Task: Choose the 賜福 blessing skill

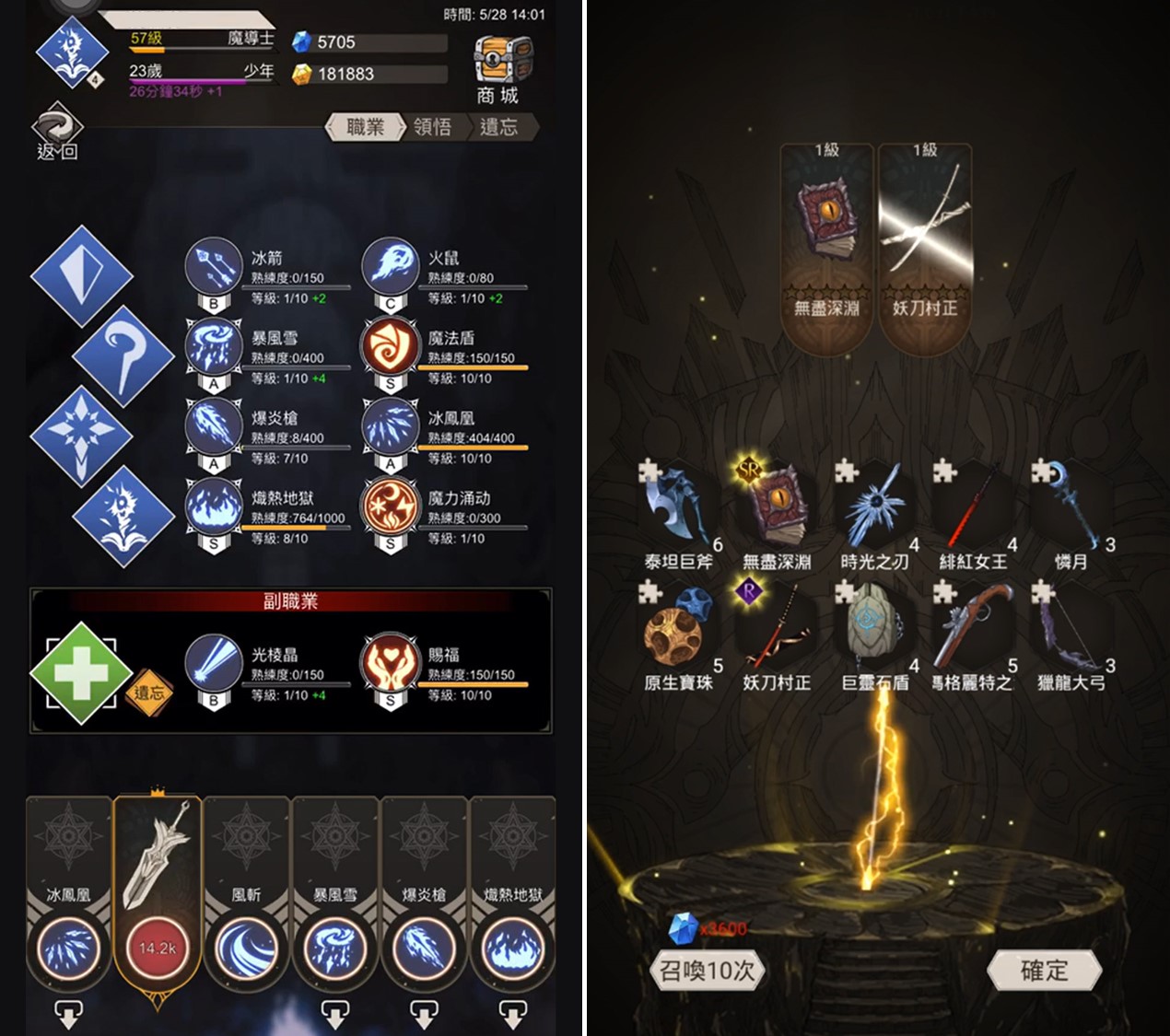Action: [x=390, y=663]
